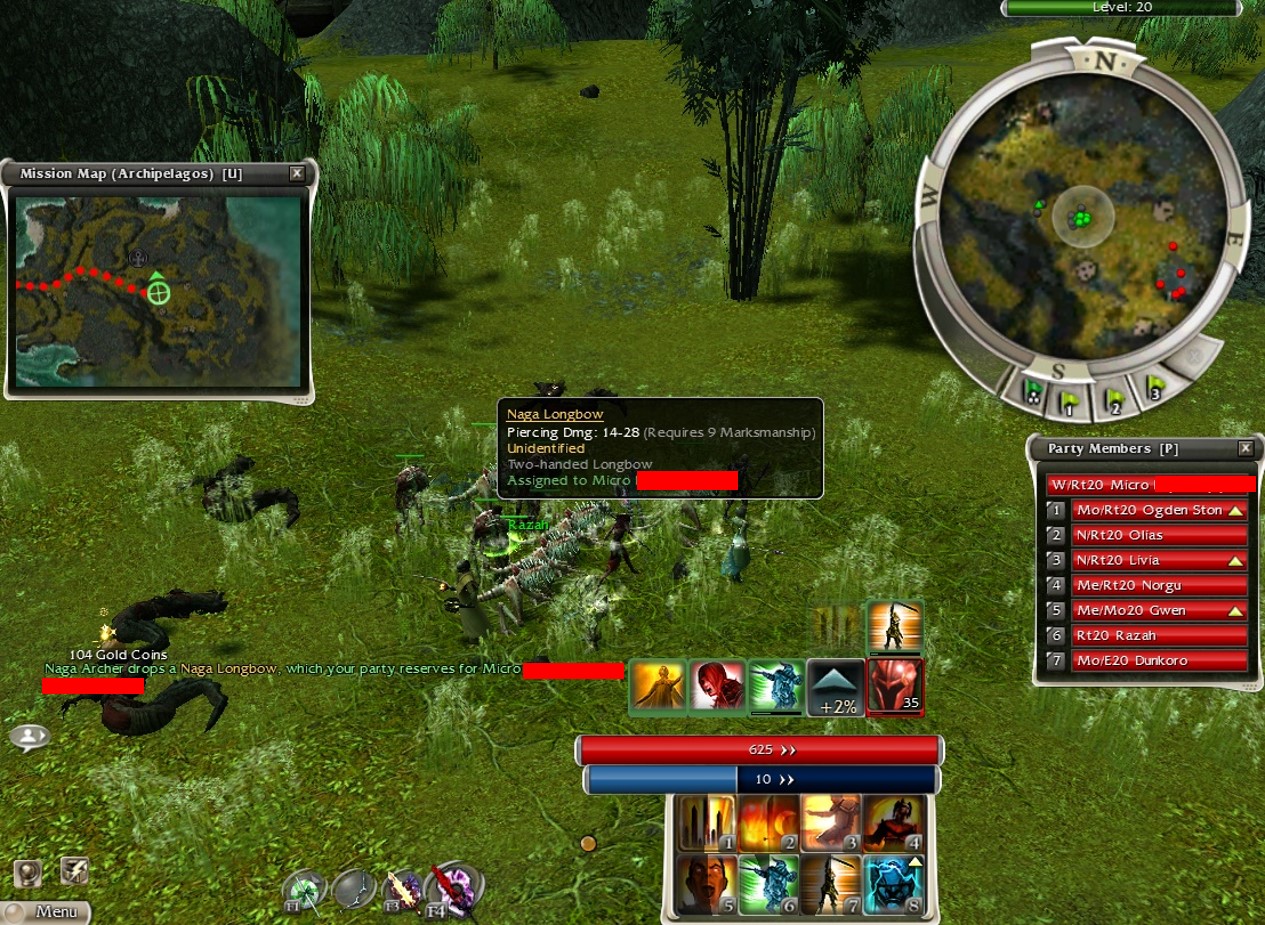Activate the screaming face skill, slot 5
1265x925 pixels.
point(706,884)
